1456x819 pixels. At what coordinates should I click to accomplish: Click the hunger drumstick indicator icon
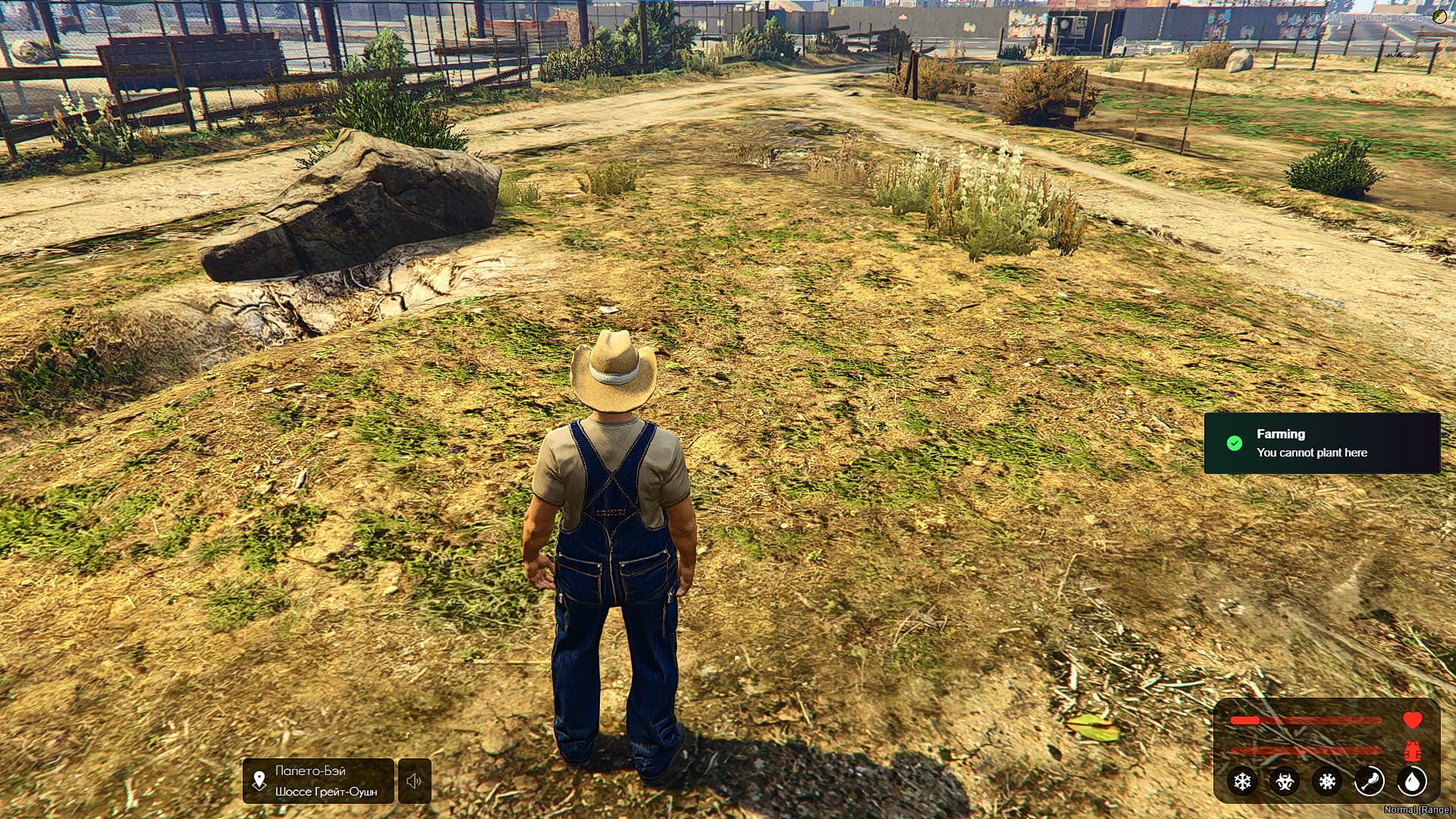pos(1370,781)
